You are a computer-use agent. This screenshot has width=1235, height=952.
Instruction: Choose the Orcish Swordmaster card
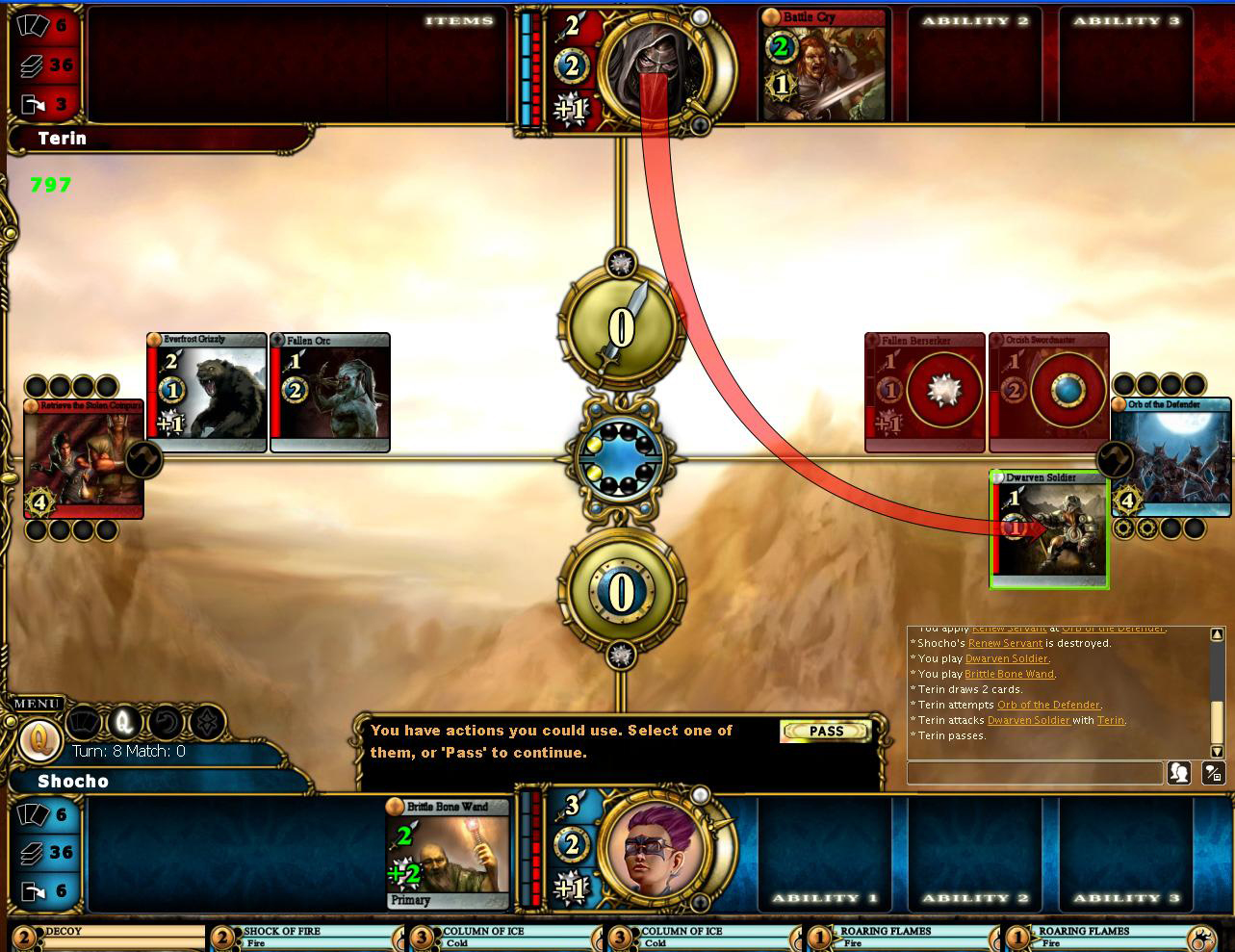point(1048,393)
